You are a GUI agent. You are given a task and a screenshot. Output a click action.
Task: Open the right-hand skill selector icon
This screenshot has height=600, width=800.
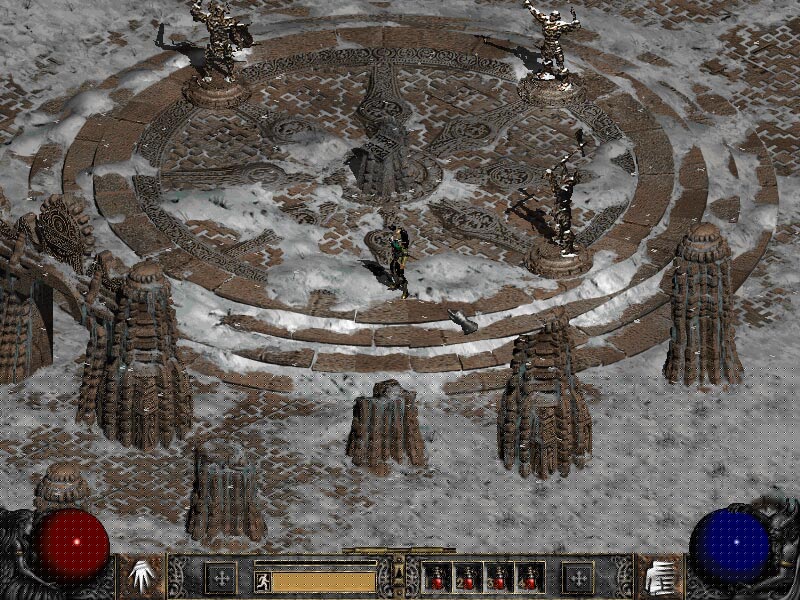pyautogui.click(x=659, y=577)
